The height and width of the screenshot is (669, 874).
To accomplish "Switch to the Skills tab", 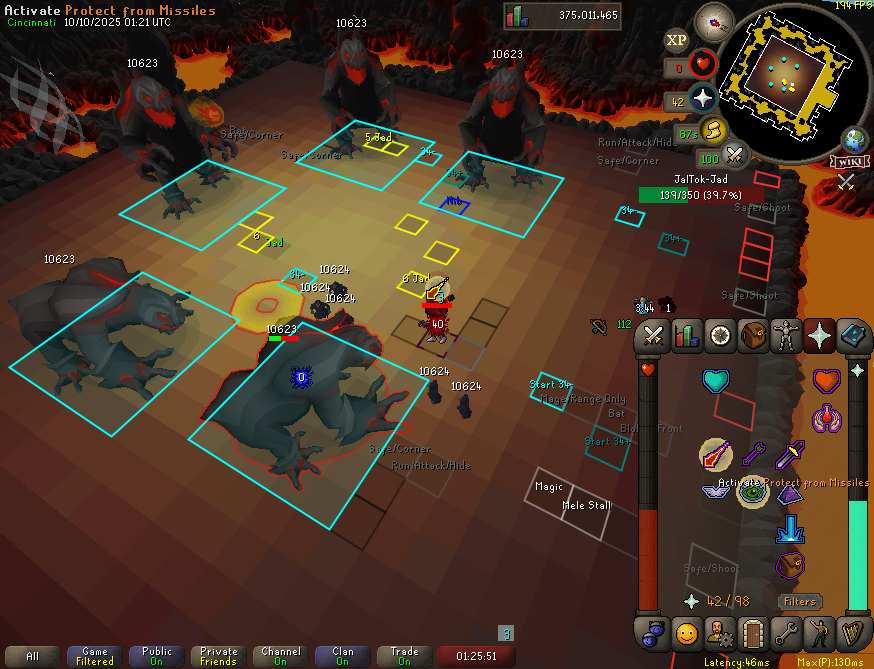I will pos(687,336).
